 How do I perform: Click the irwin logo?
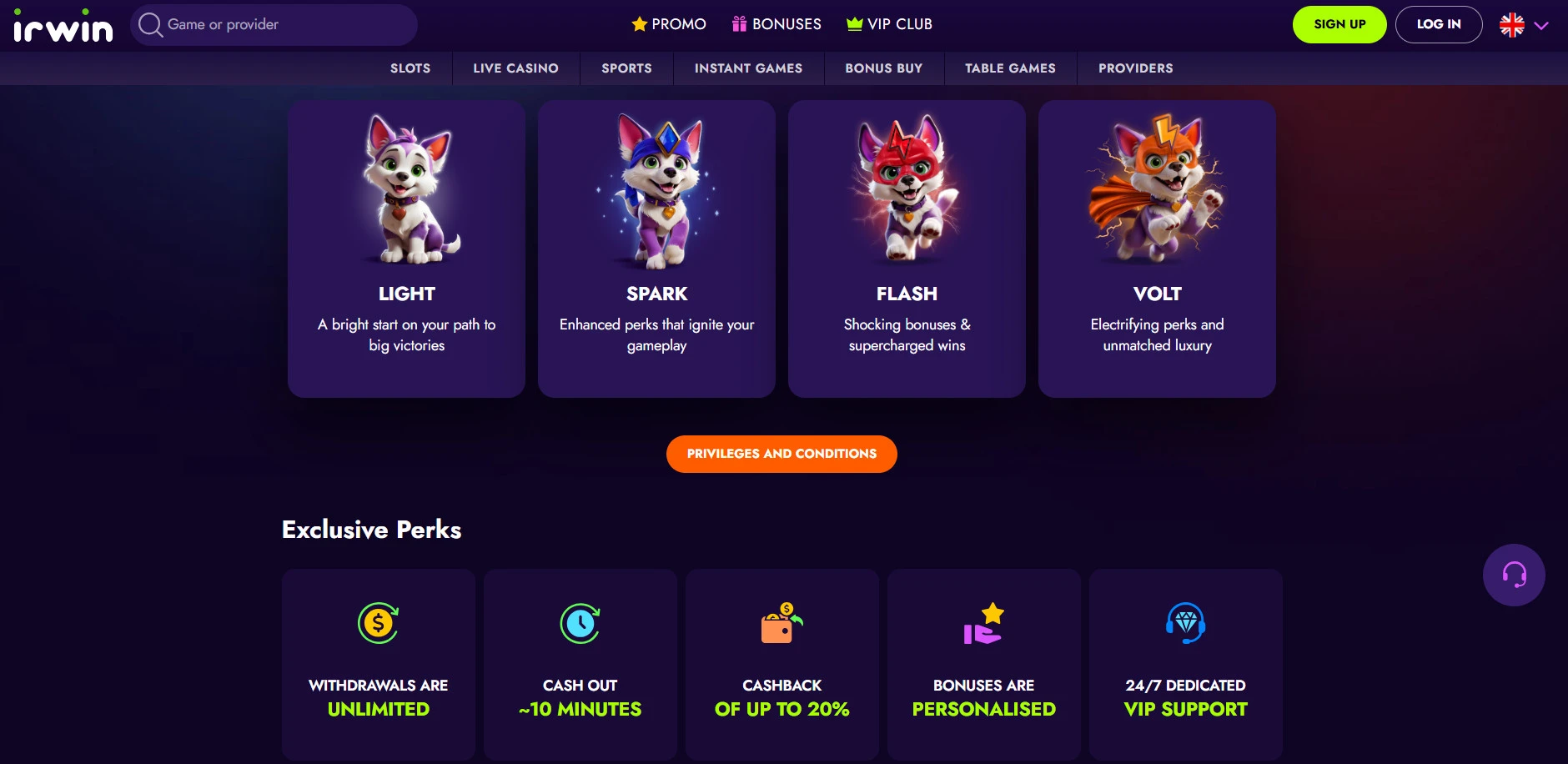(63, 26)
